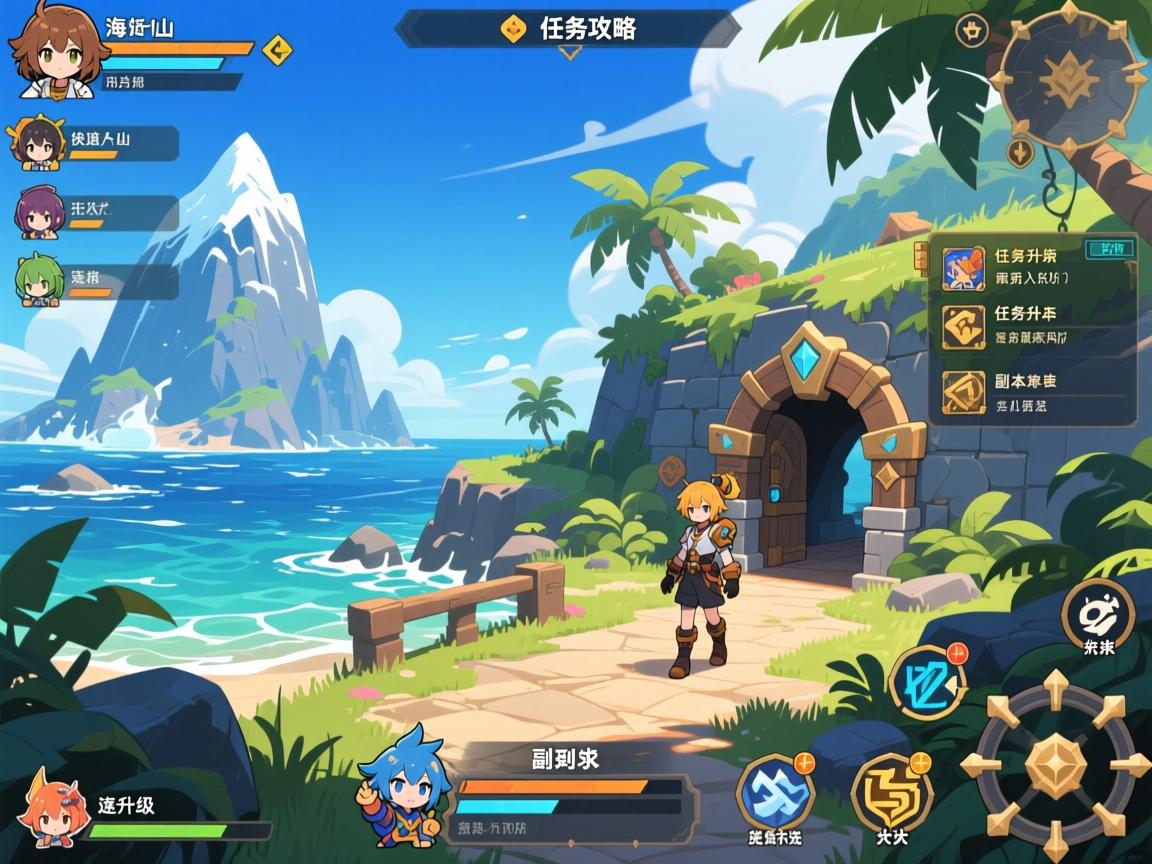
Task: Click the small round button below the minimap
Action: 1019,153
